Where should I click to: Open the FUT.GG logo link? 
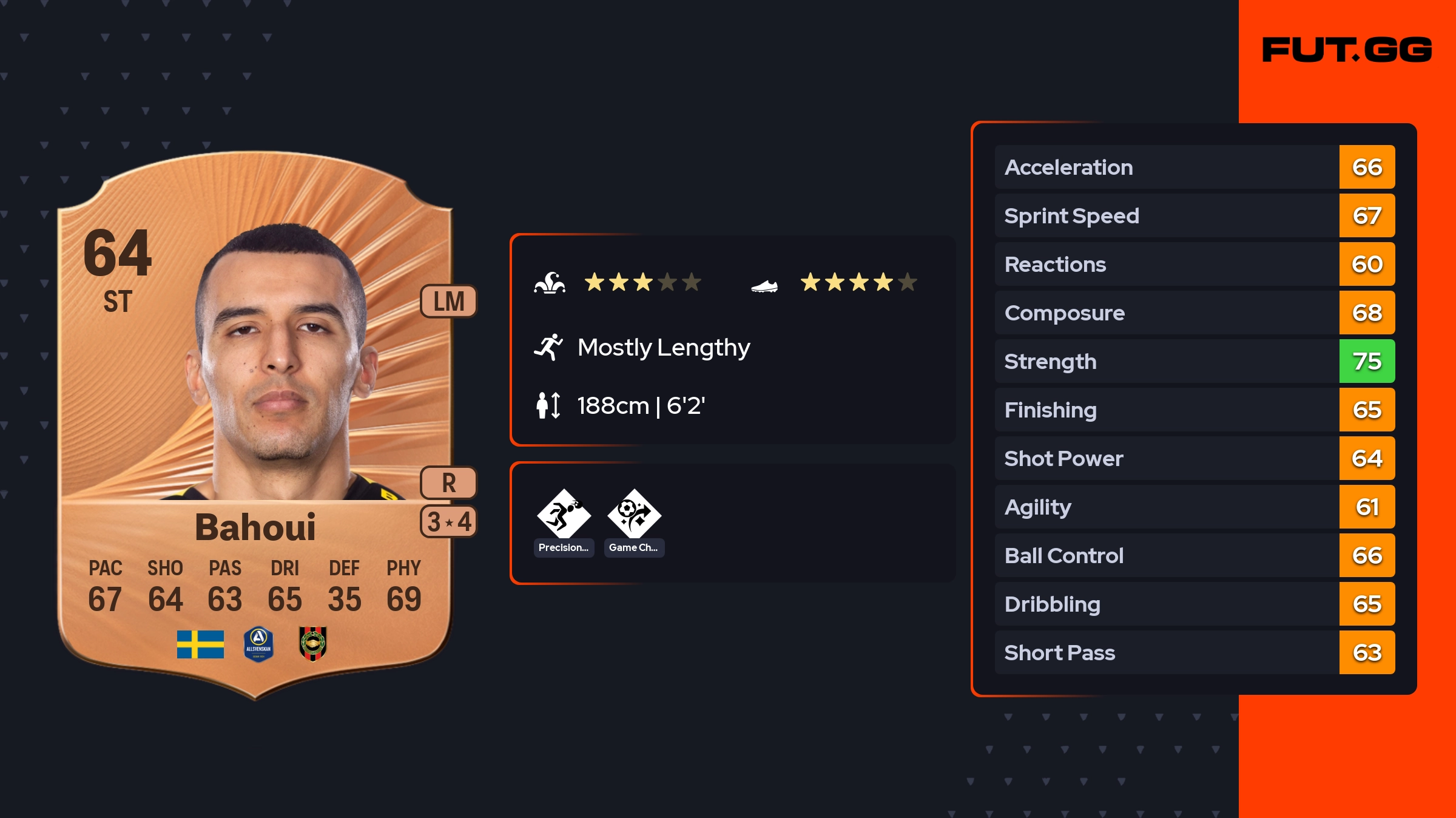point(1347,50)
